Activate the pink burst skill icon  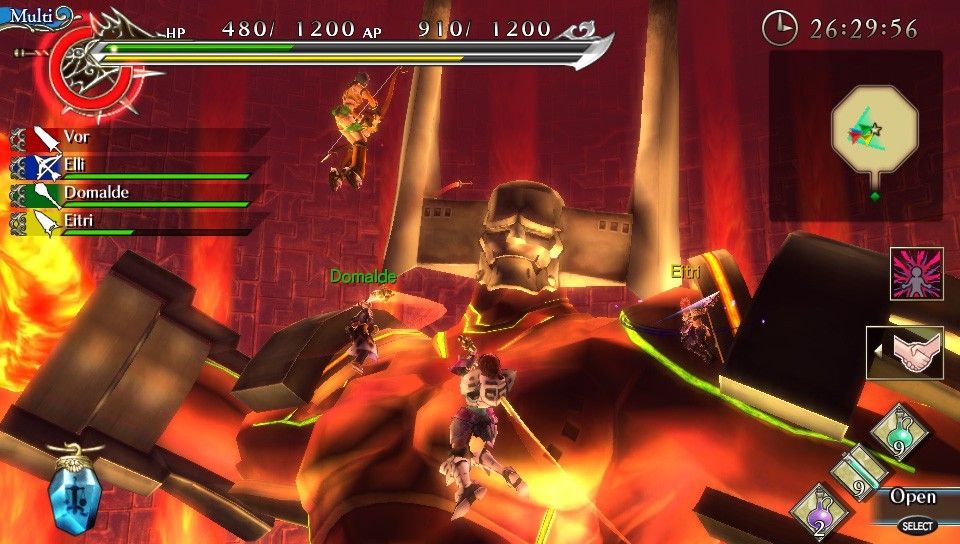(915, 274)
